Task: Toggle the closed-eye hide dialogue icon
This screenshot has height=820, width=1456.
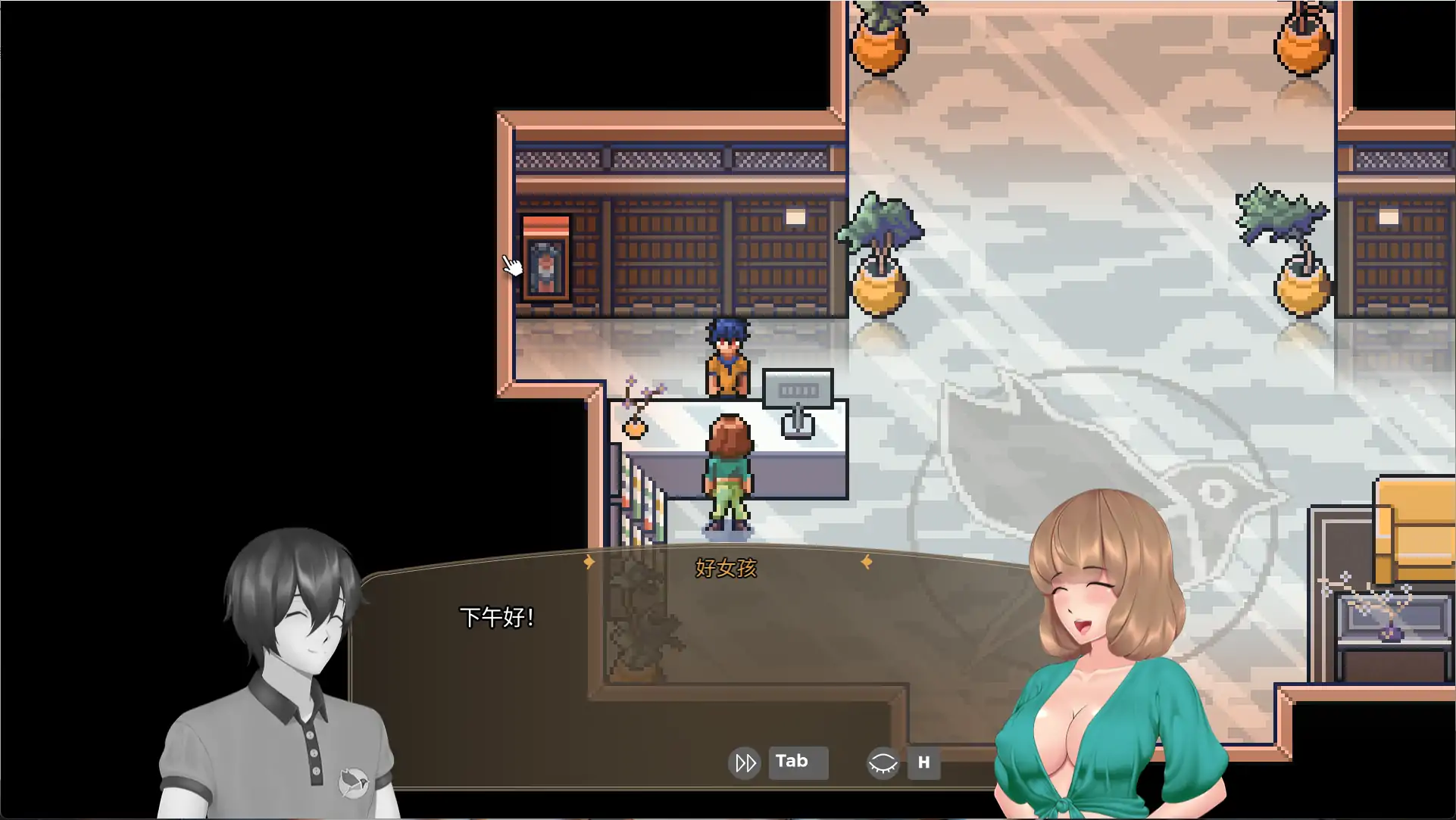Action: [x=883, y=762]
